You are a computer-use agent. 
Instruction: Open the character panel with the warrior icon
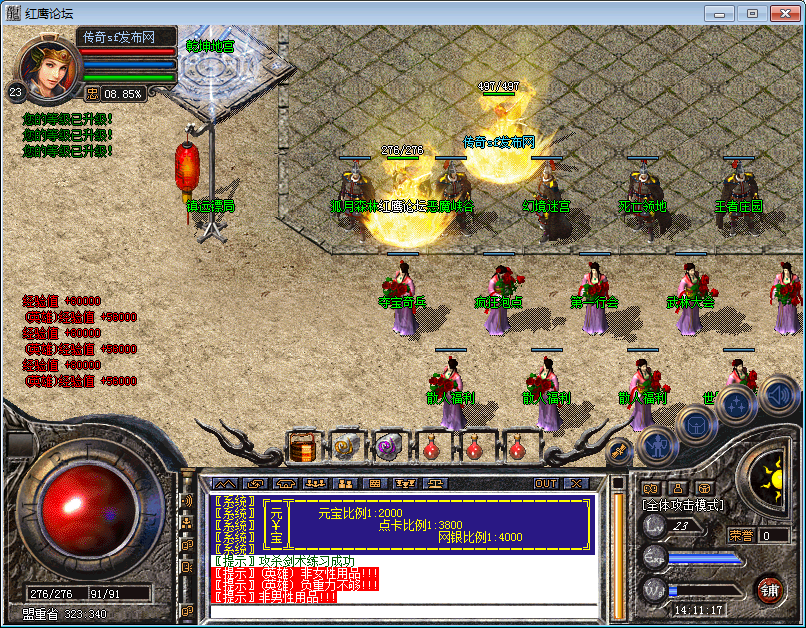[656, 443]
